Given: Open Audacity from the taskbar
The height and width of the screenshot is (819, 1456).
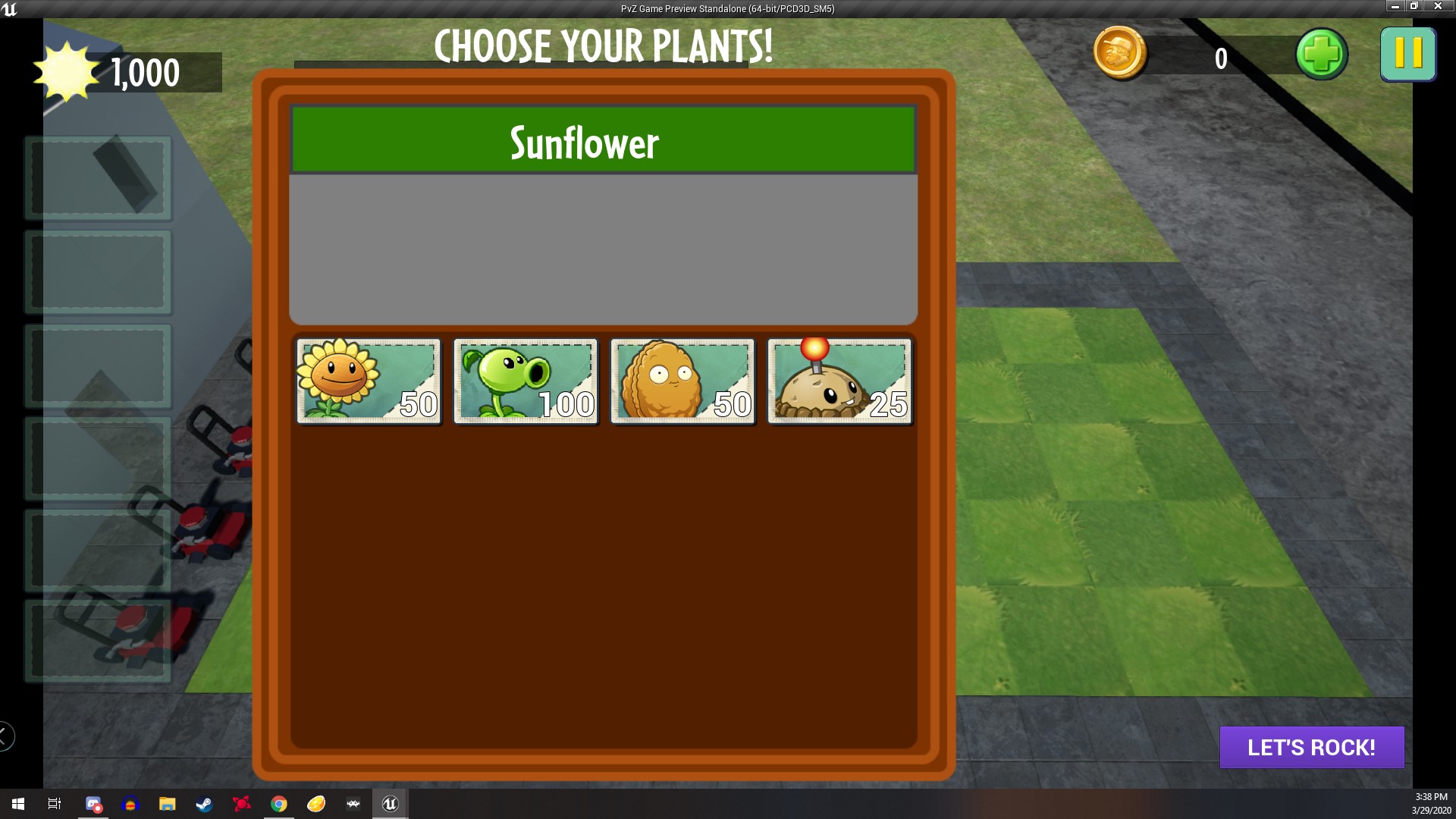Looking at the screenshot, I should (130, 804).
